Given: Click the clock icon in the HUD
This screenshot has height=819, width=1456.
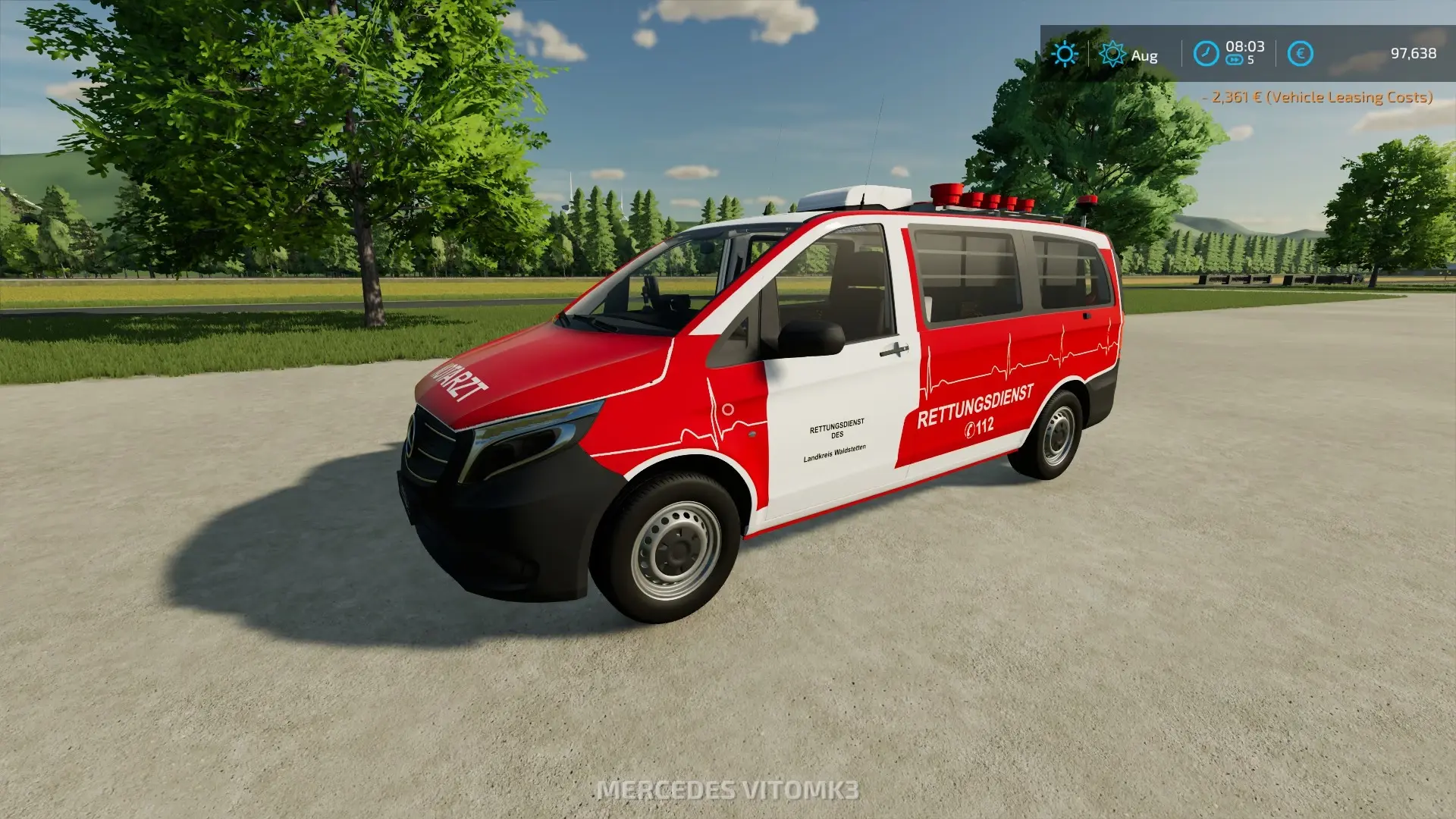Looking at the screenshot, I should click(1206, 54).
